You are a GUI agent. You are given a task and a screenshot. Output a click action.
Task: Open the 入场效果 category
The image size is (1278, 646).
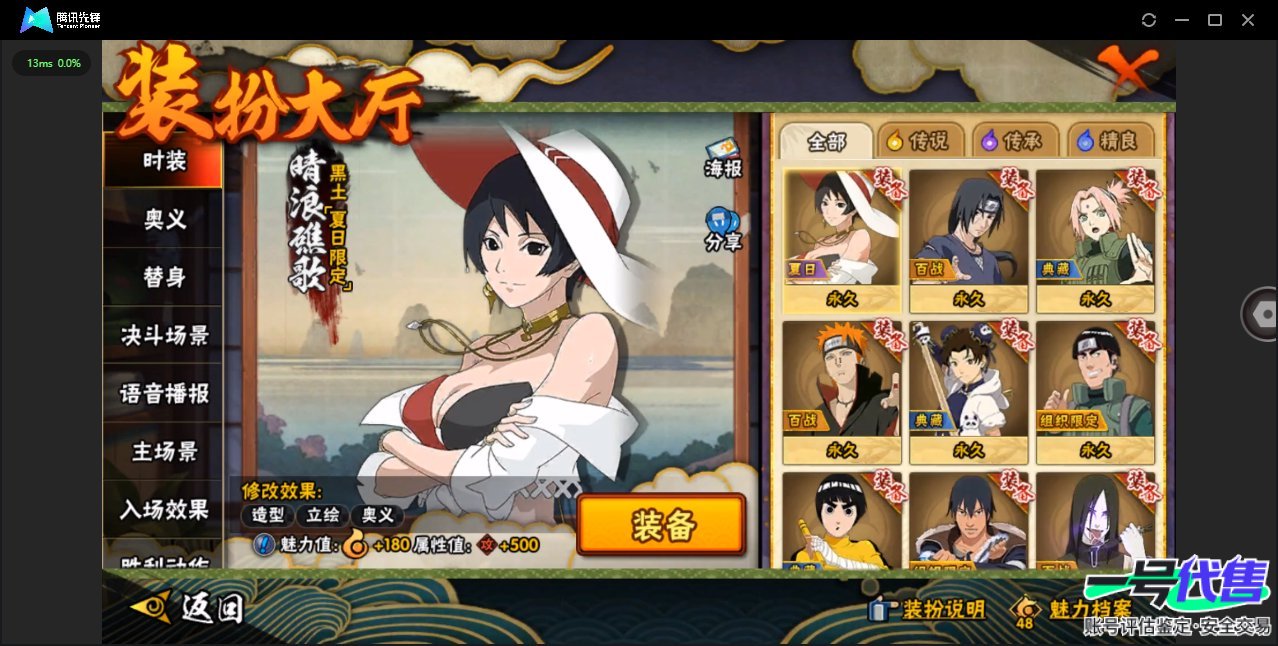[x=164, y=509]
